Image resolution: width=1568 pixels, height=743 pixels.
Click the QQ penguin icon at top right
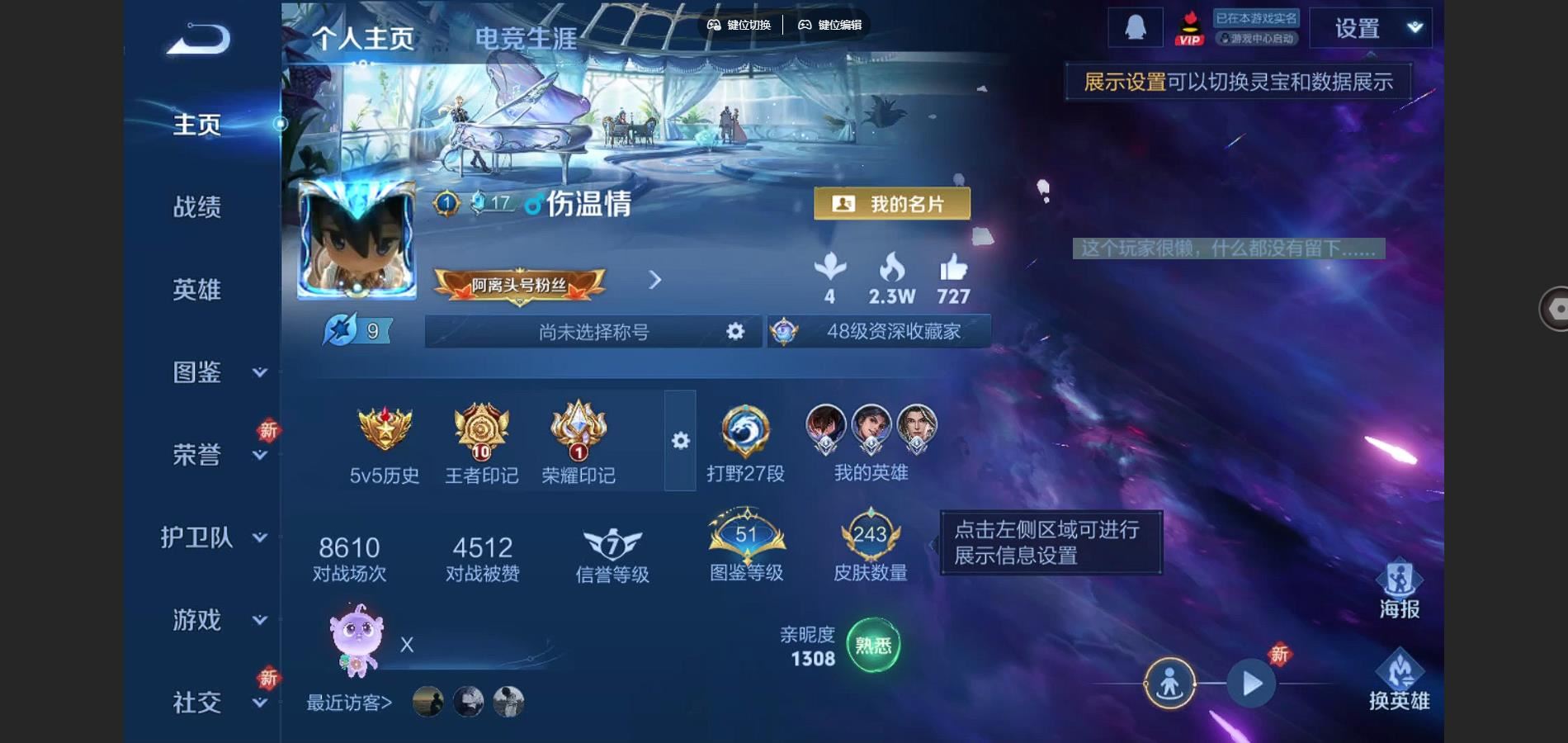[x=1138, y=26]
